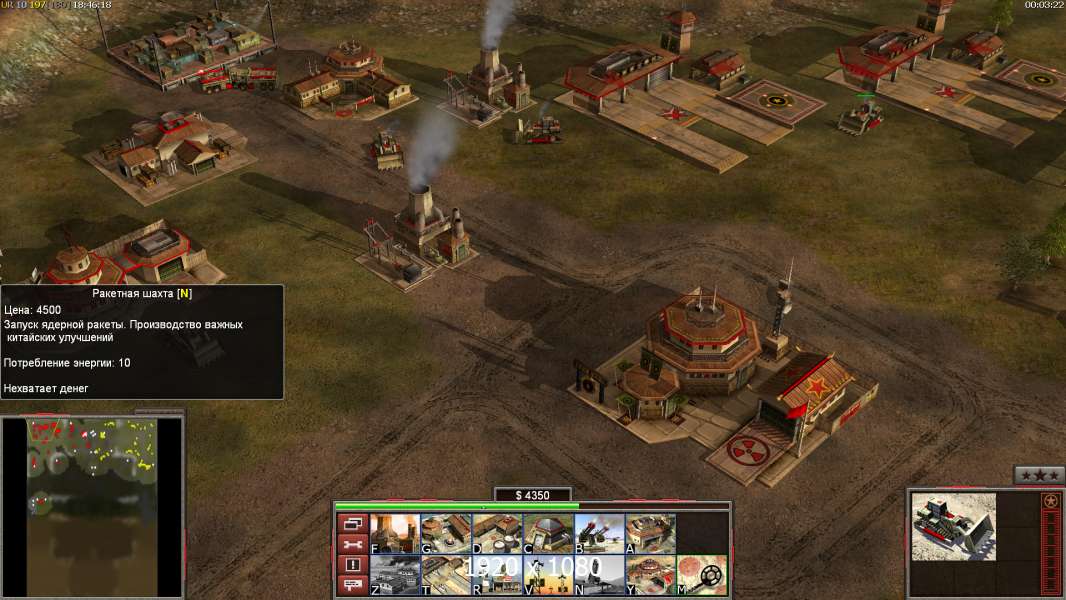Click the Nuclear Missile silo icon (N)
Screen dimensions: 1066x600
598,575
